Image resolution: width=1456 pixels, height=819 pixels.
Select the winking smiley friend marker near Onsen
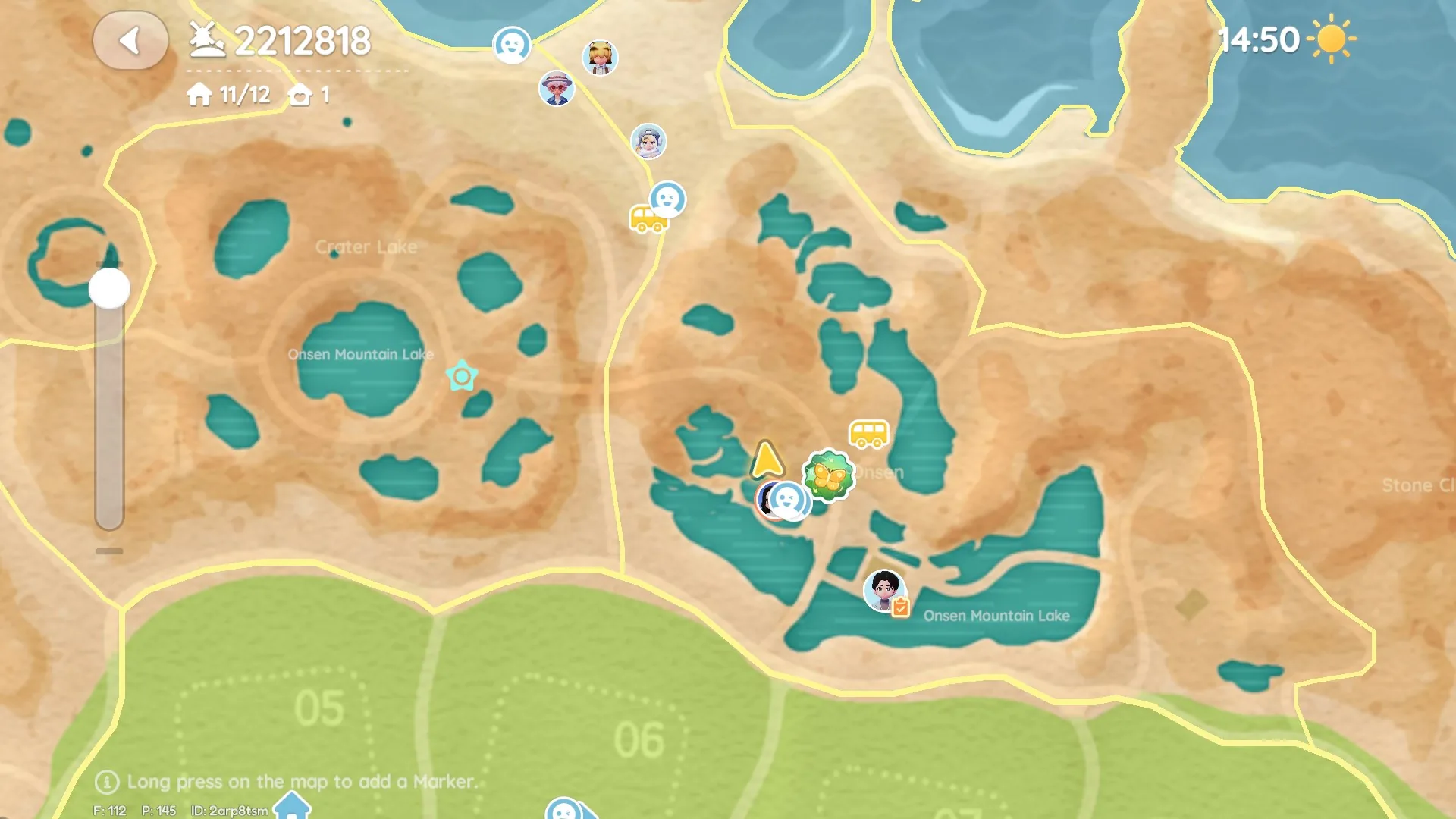pos(789,502)
